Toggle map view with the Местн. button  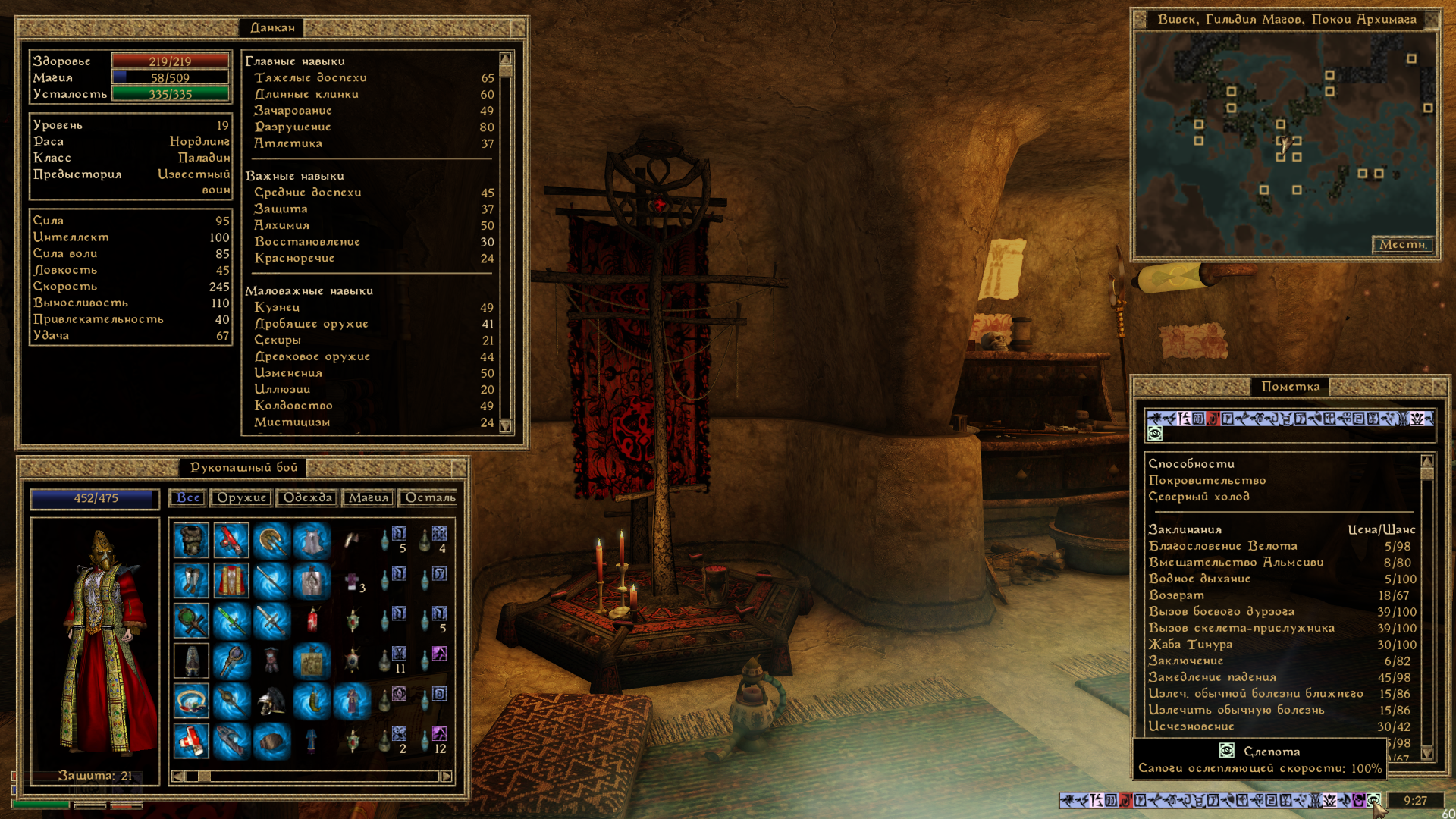(x=1402, y=244)
